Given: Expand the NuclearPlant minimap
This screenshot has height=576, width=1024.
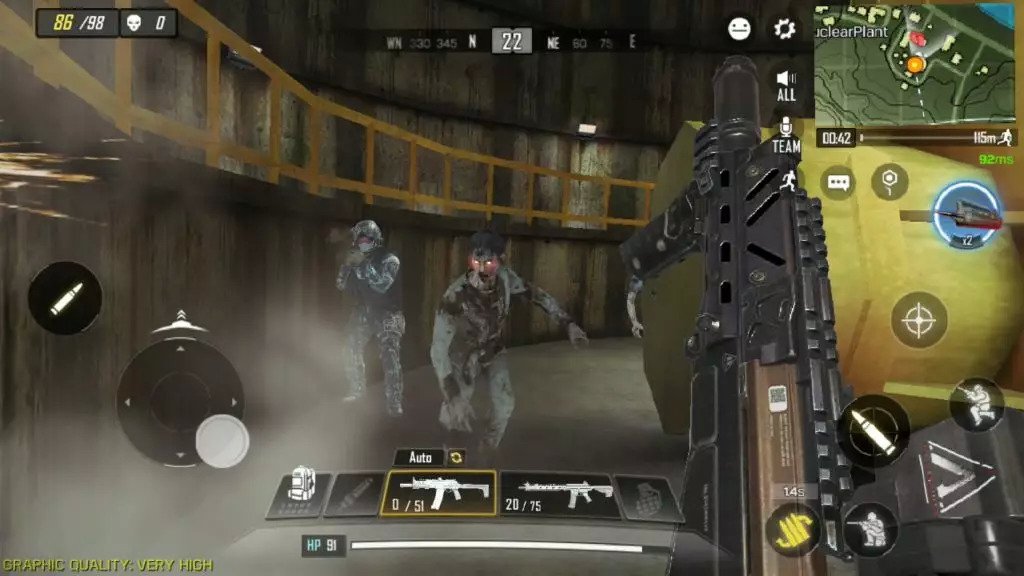Looking at the screenshot, I should point(915,63).
